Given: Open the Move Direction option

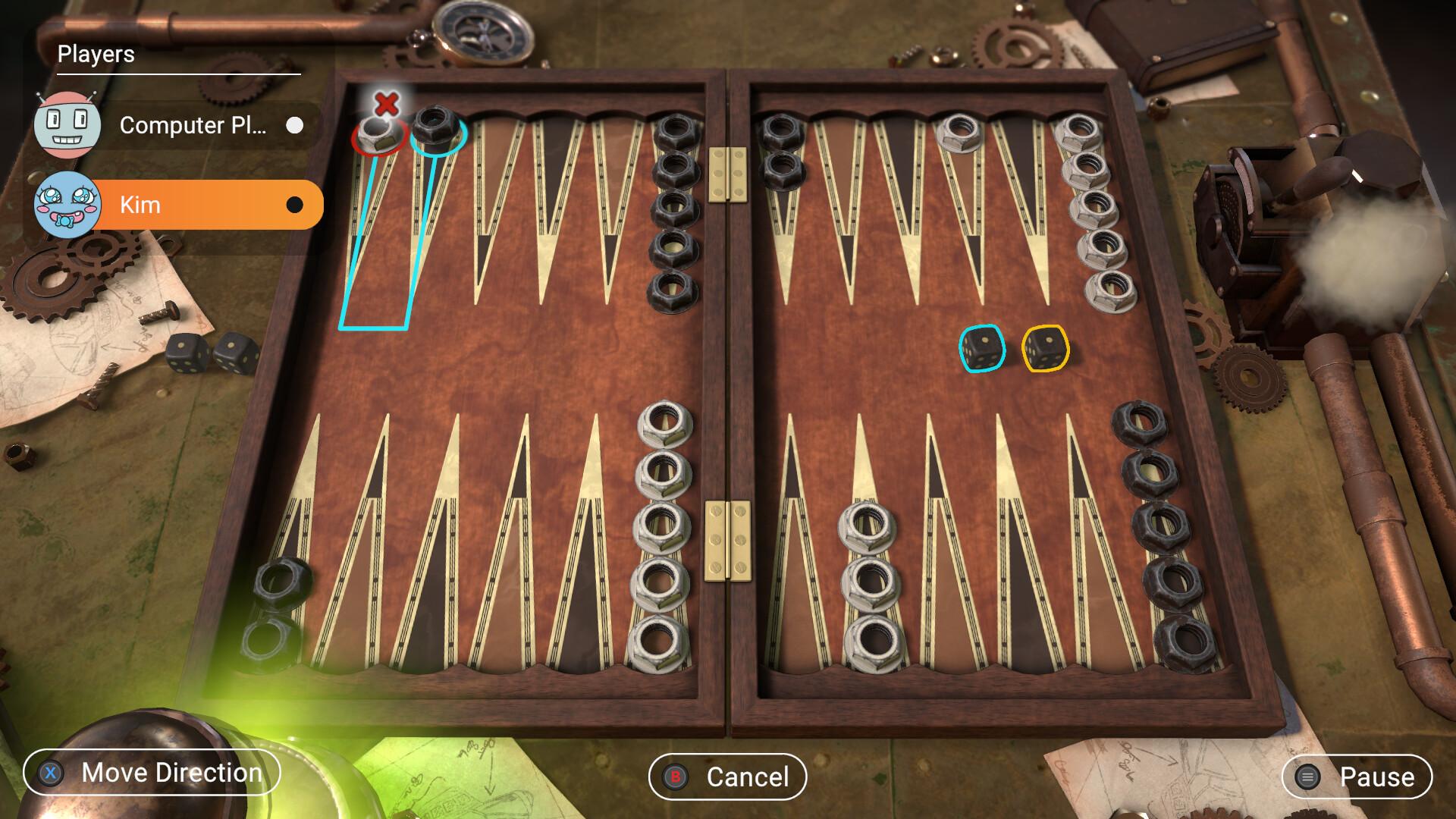Looking at the screenshot, I should [172, 773].
